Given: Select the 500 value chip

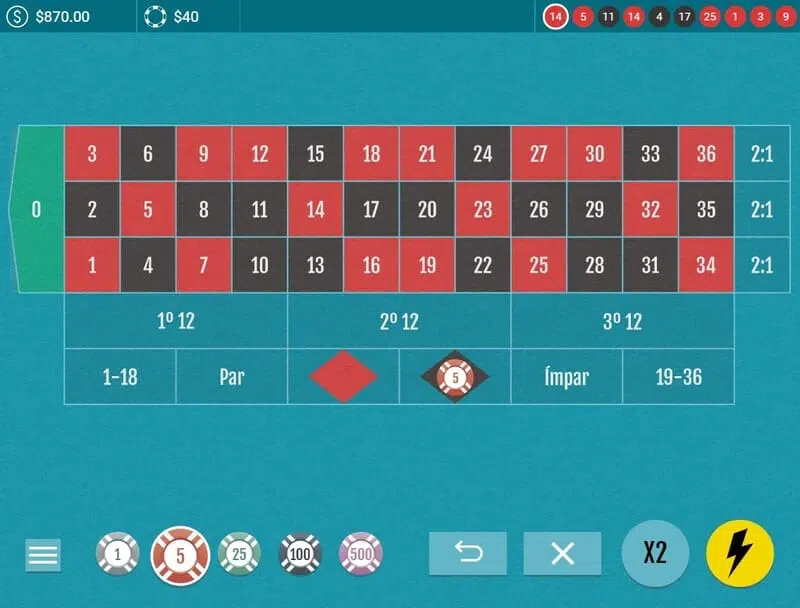Looking at the screenshot, I should click(x=361, y=554).
